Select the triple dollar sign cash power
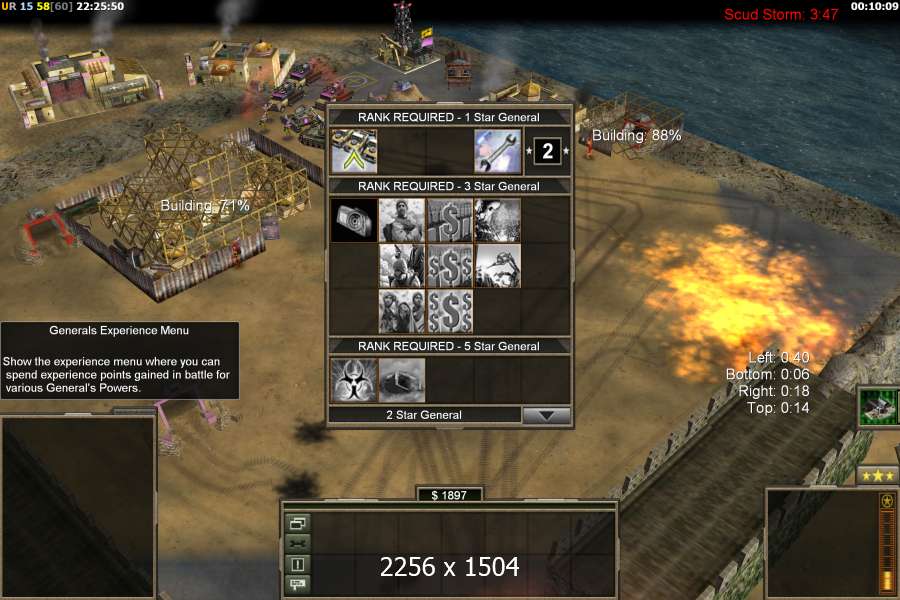Viewport: 900px width, 600px height. 450,311
